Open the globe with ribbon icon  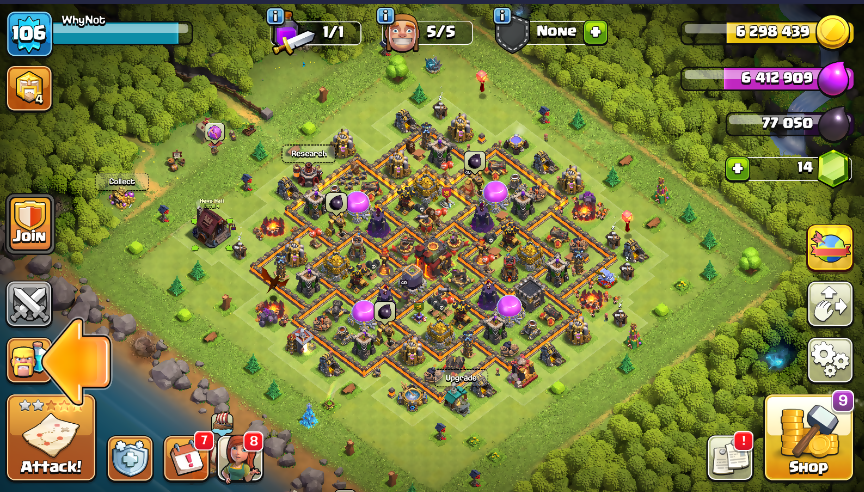[829, 248]
